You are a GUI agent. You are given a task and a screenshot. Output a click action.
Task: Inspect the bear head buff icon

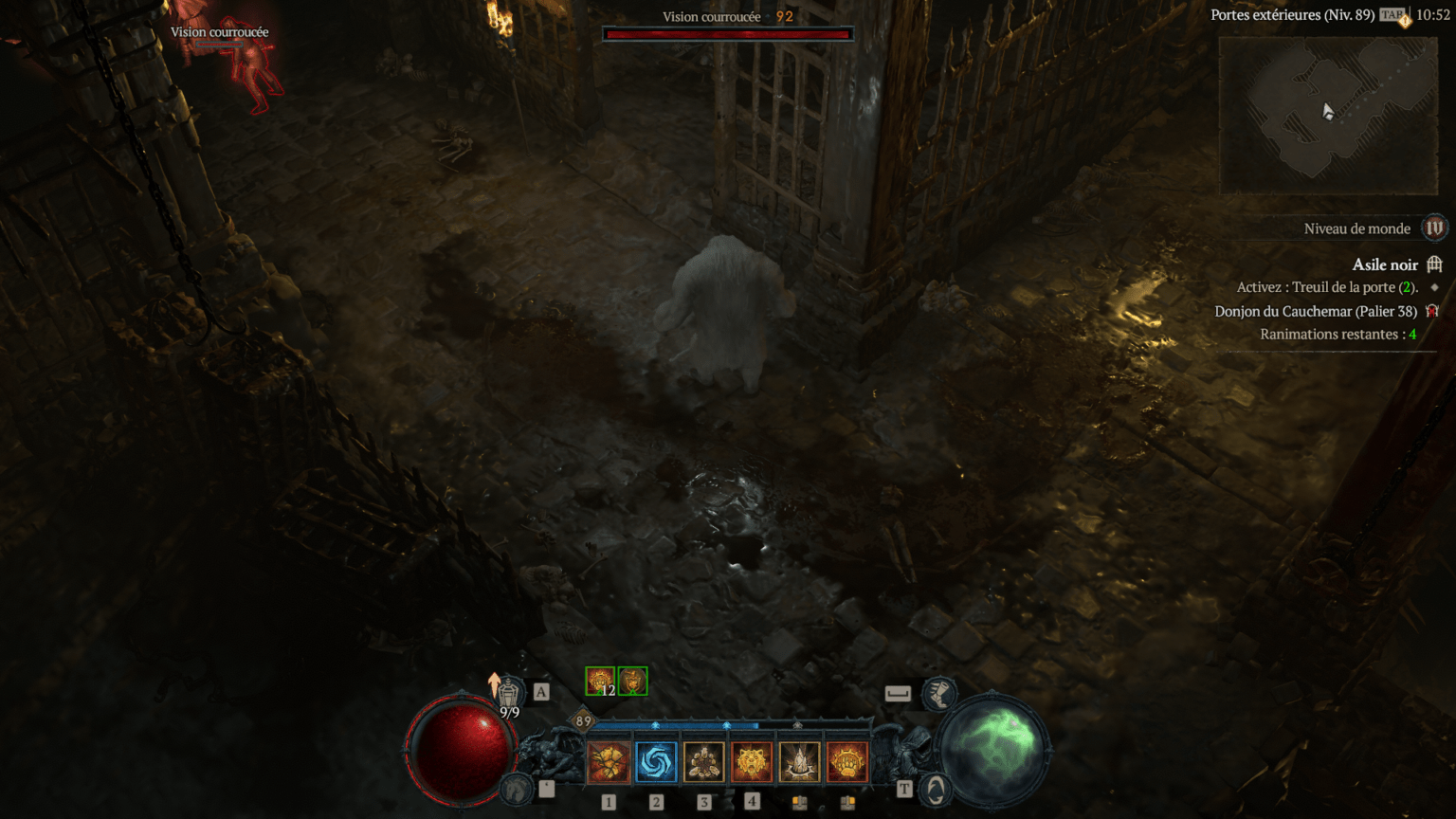pos(633,681)
